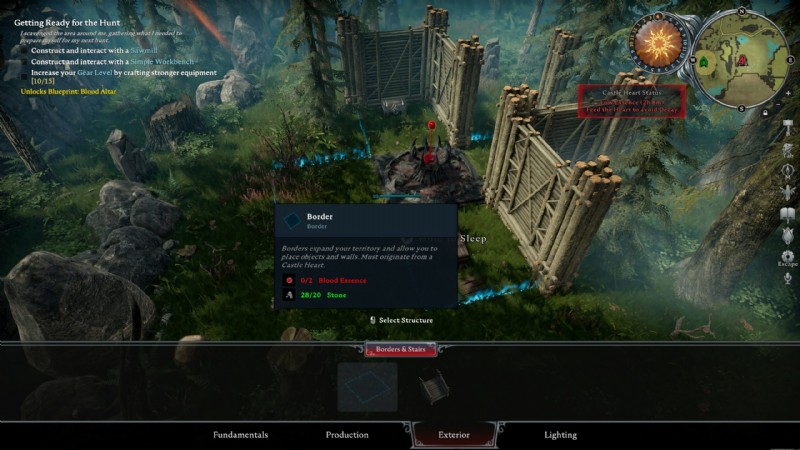This screenshot has width=800, height=450.
Task: Select the Exterior build category
Action: point(454,435)
